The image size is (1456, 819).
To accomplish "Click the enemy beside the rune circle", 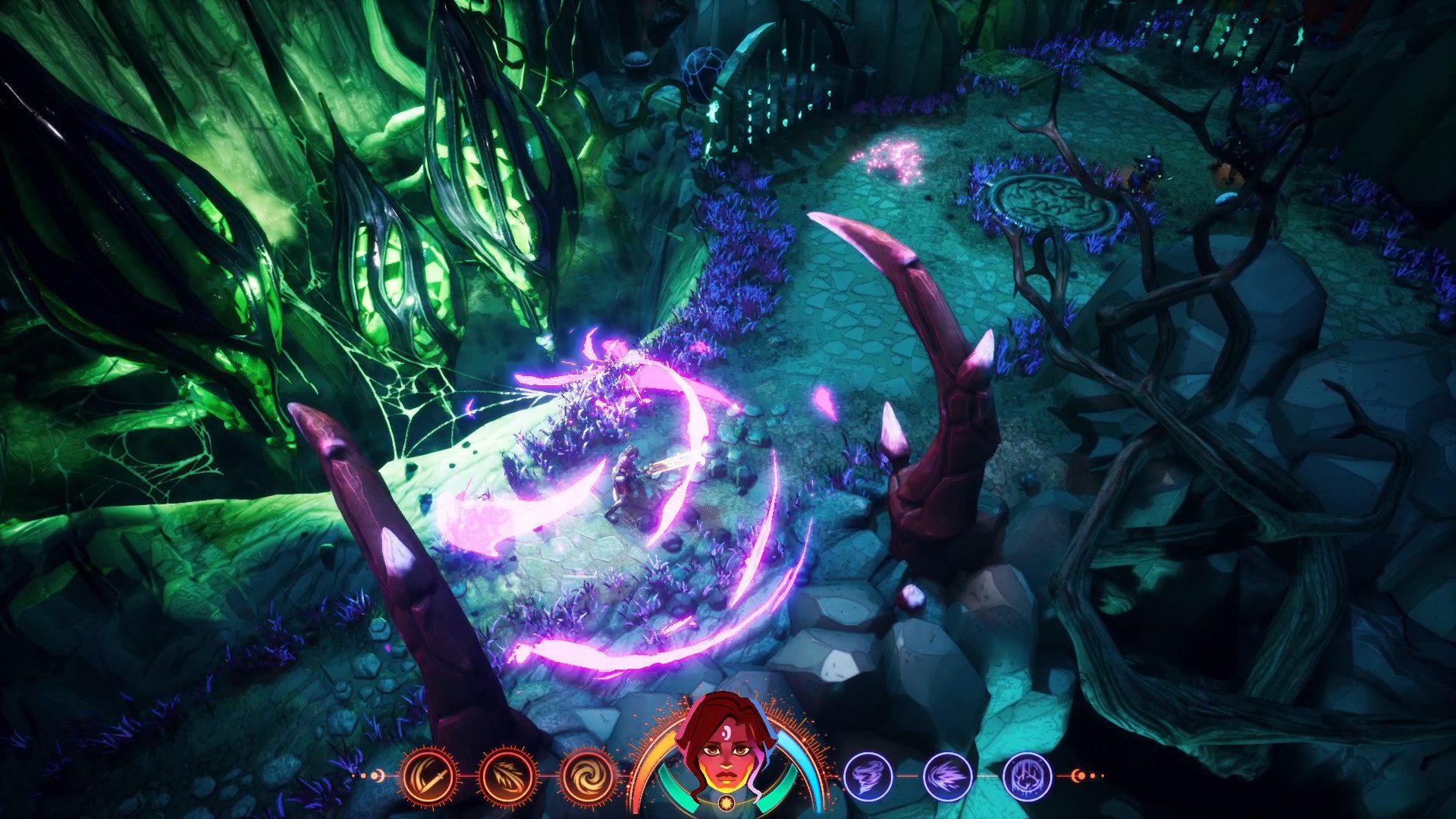I will pyautogui.click(x=1145, y=172).
